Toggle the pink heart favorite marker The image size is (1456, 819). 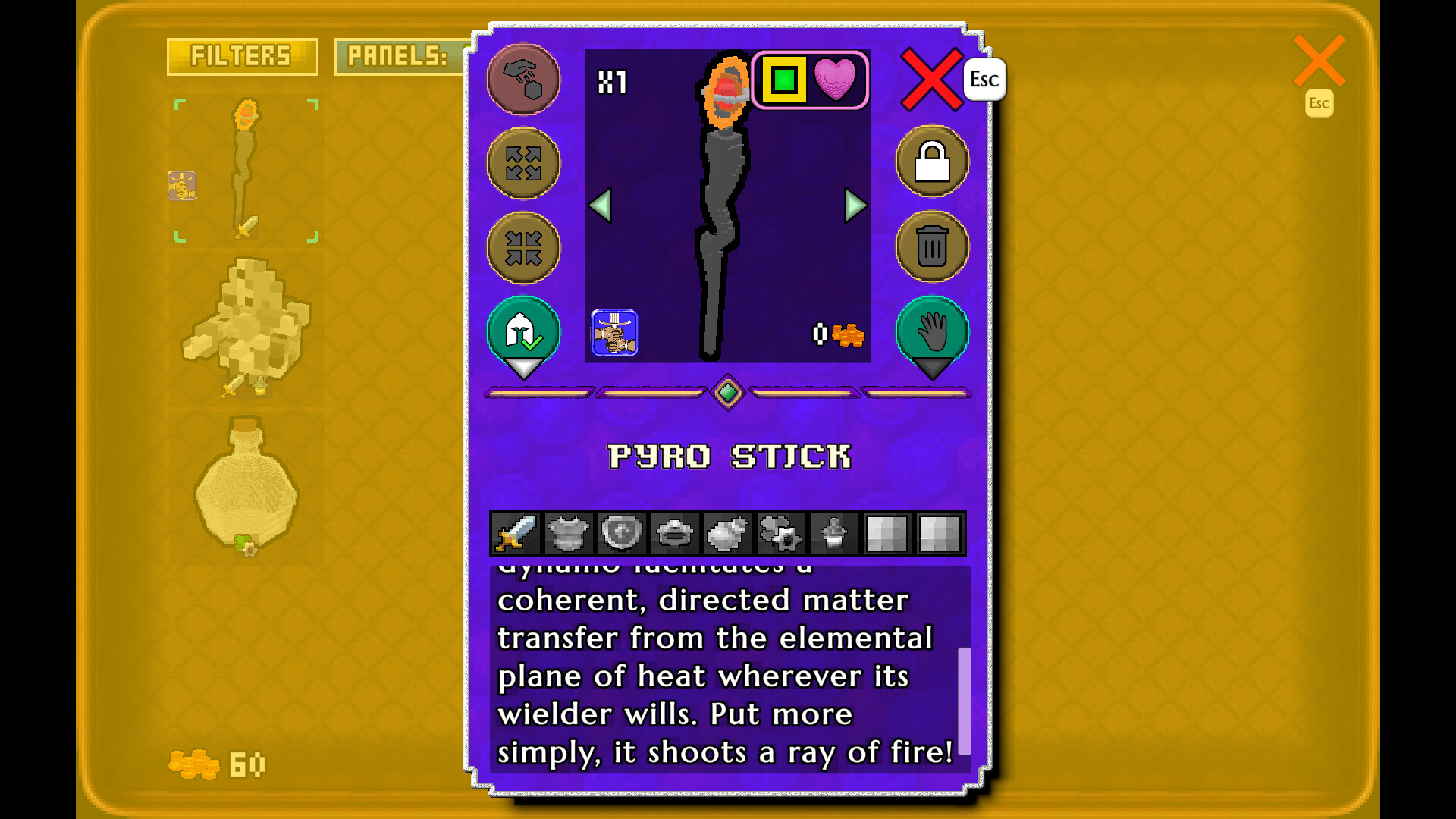[836, 80]
